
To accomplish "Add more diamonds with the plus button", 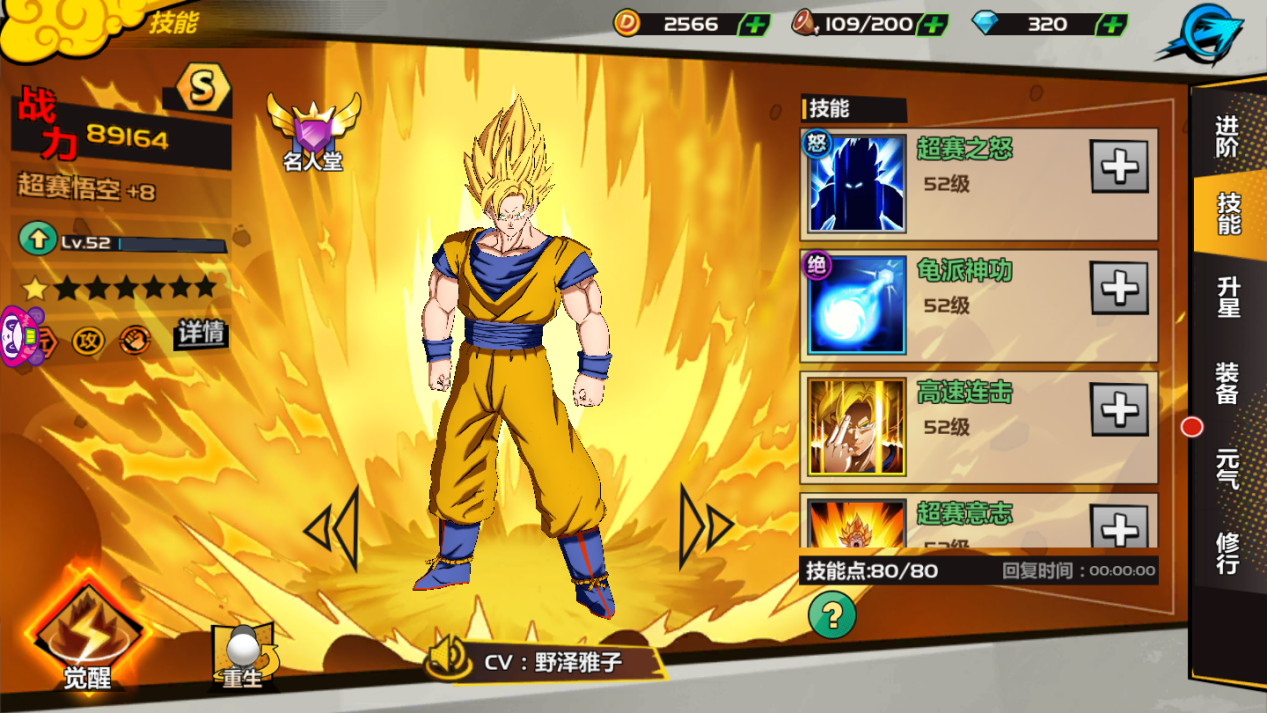I will pyautogui.click(x=1110, y=24).
